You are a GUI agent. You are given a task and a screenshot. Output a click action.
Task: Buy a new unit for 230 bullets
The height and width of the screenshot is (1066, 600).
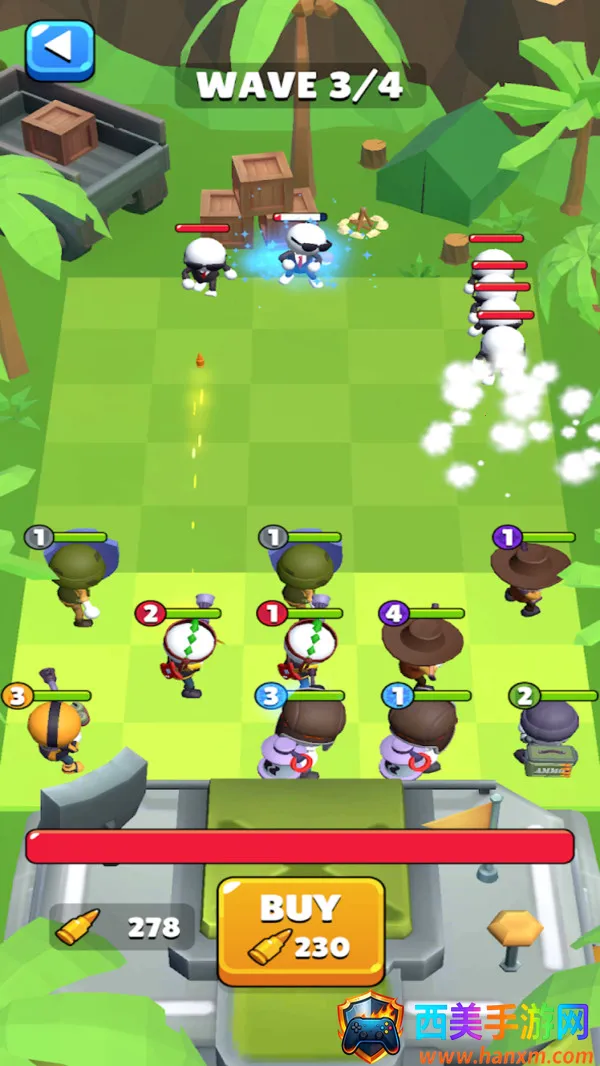tap(301, 931)
